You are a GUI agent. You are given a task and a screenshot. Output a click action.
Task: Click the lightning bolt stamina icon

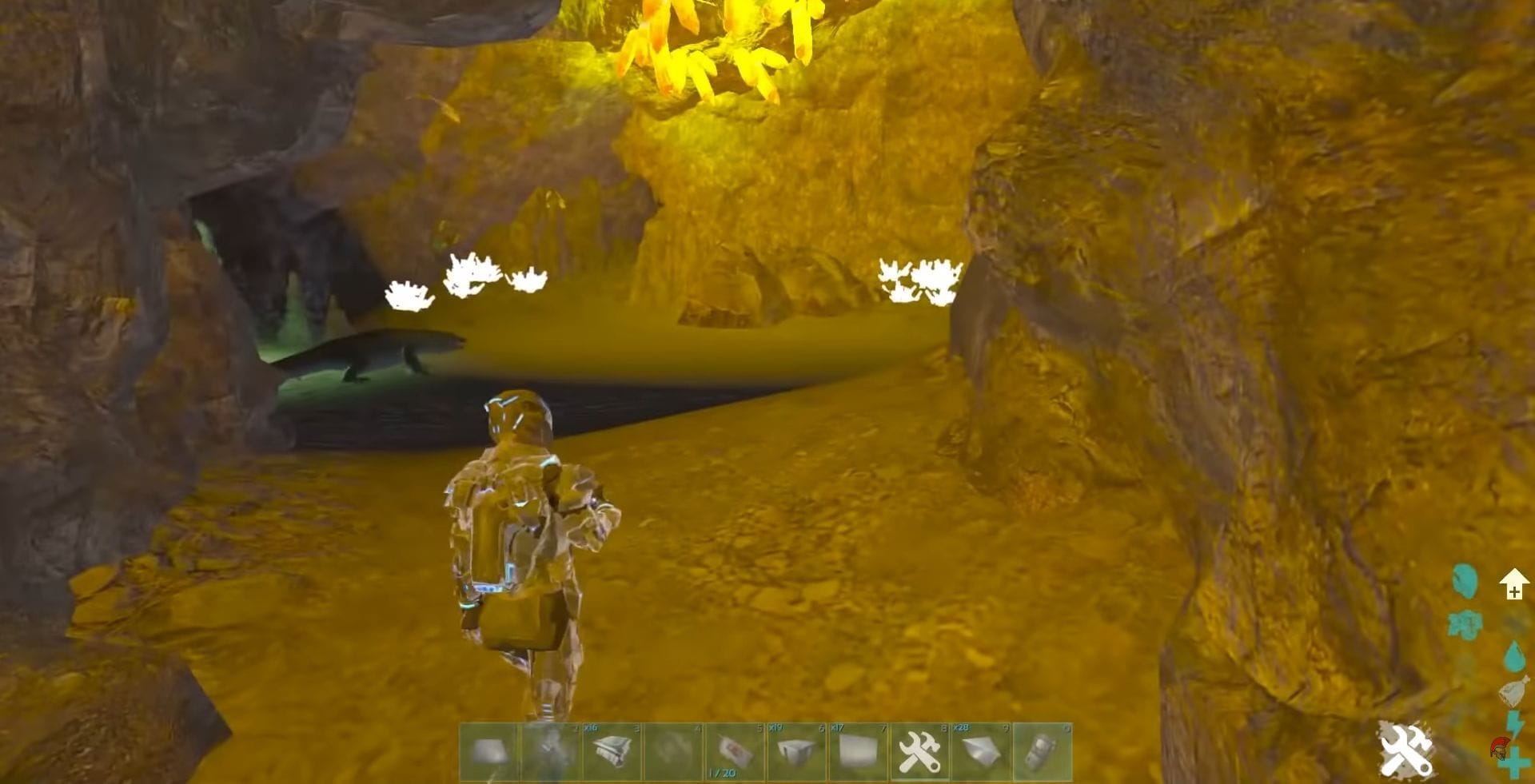click(x=1516, y=722)
